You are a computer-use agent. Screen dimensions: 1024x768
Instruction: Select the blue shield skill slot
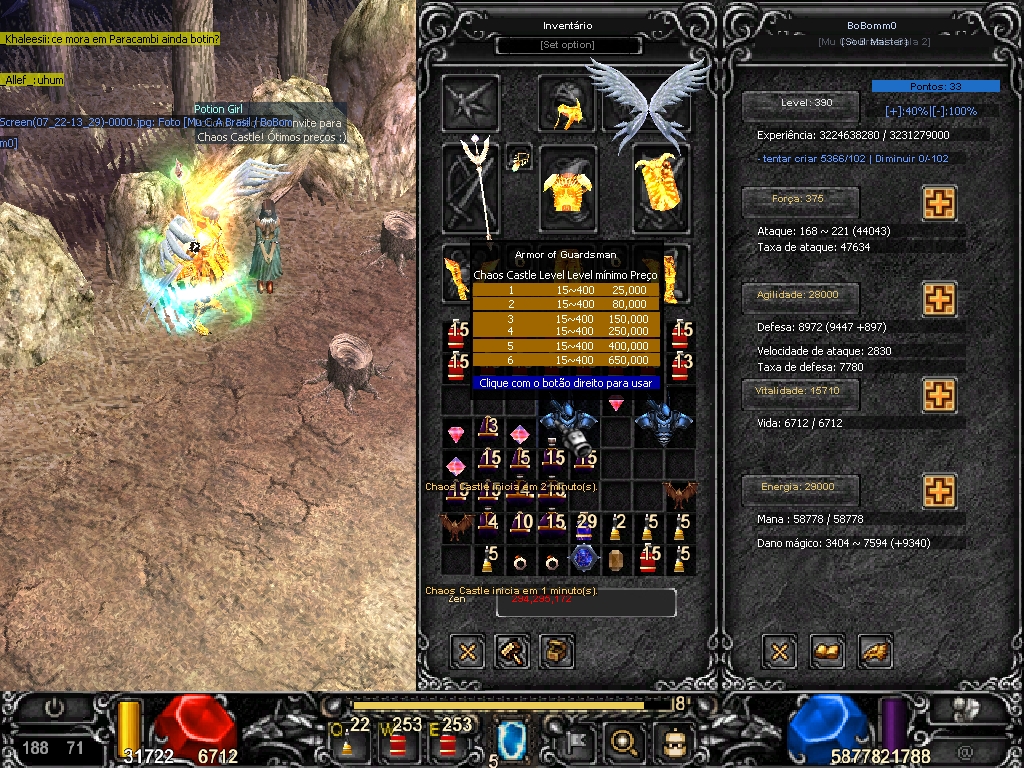click(x=512, y=741)
